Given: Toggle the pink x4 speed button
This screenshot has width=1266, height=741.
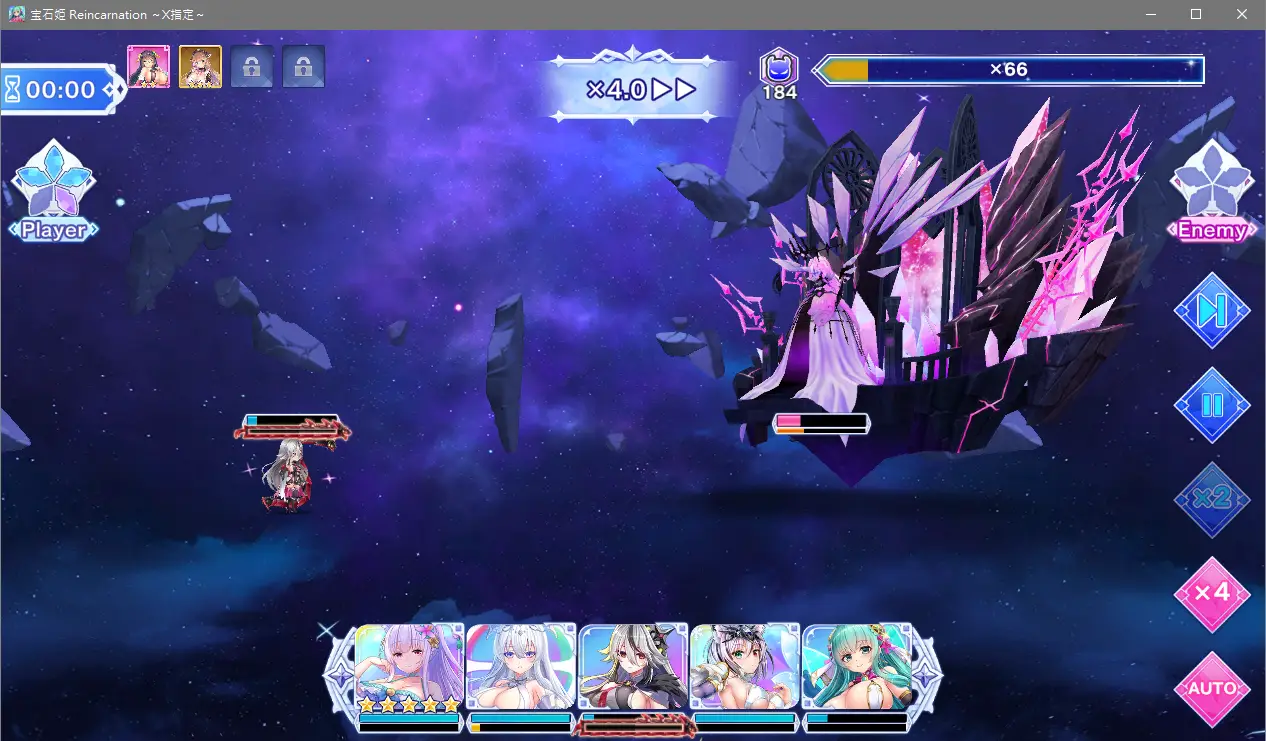Looking at the screenshot, I should pos(1212,593).
